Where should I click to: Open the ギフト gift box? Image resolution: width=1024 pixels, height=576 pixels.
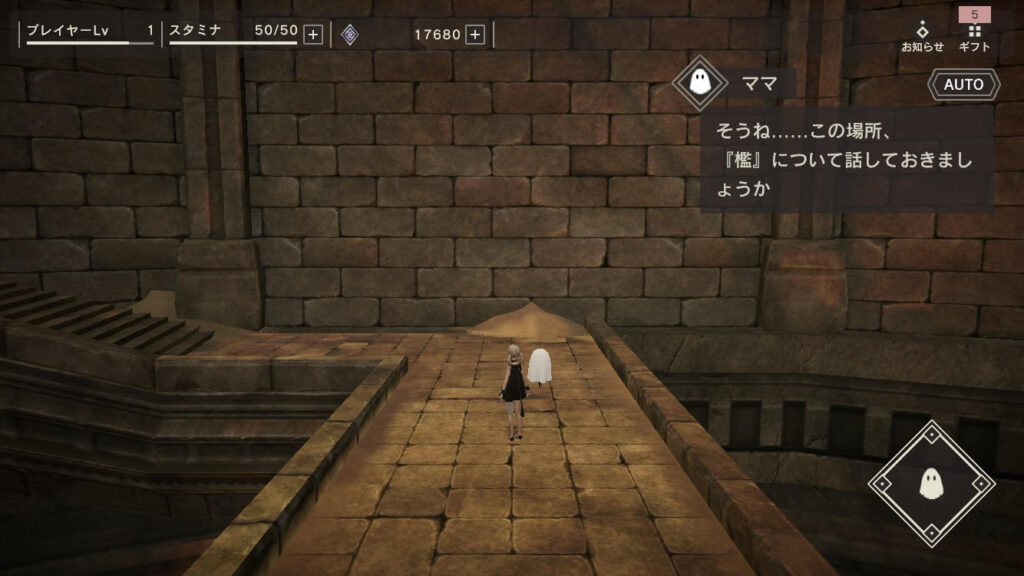[x=974, y=36]
